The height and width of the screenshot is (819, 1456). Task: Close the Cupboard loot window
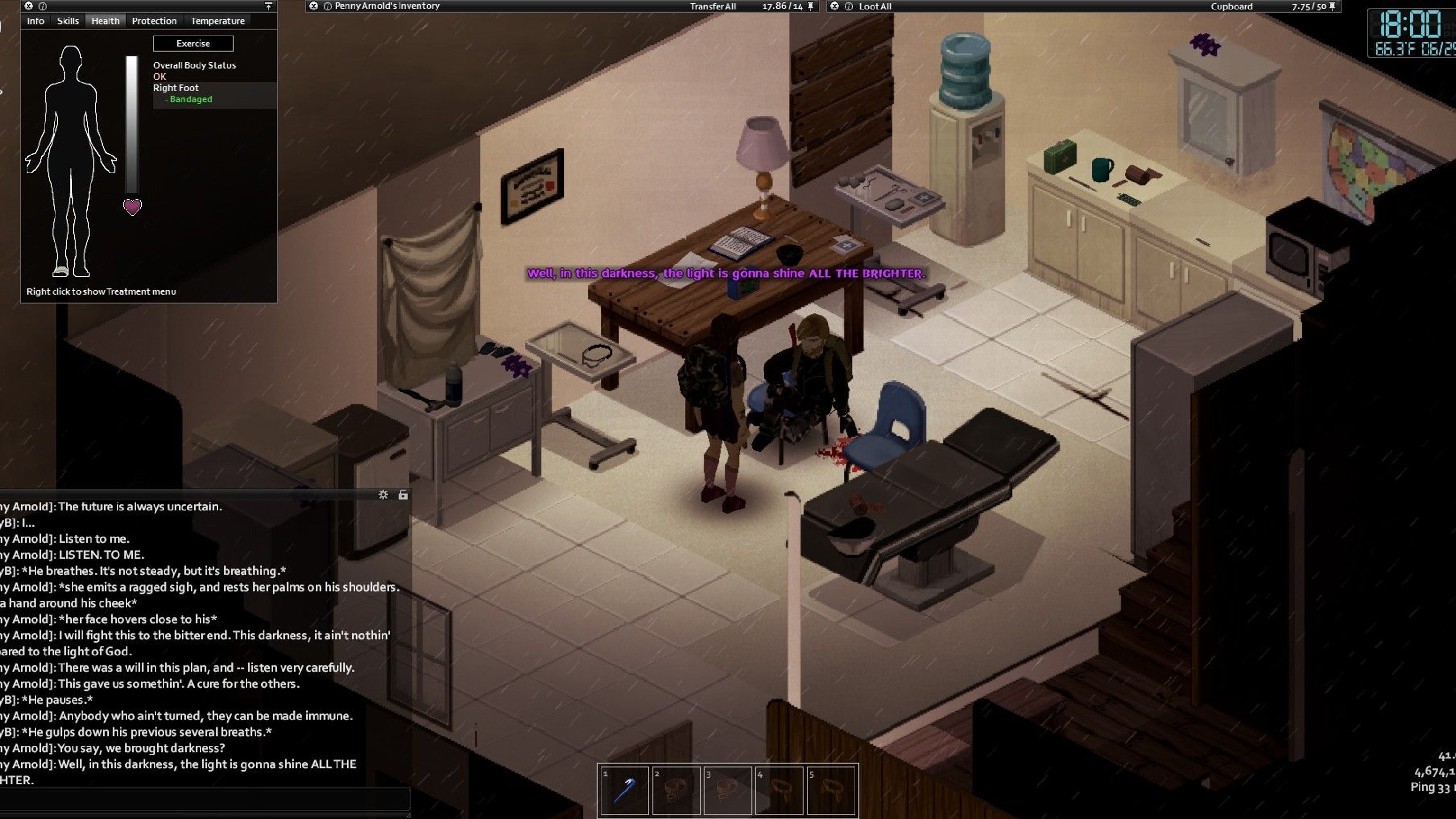pos(834,6)
